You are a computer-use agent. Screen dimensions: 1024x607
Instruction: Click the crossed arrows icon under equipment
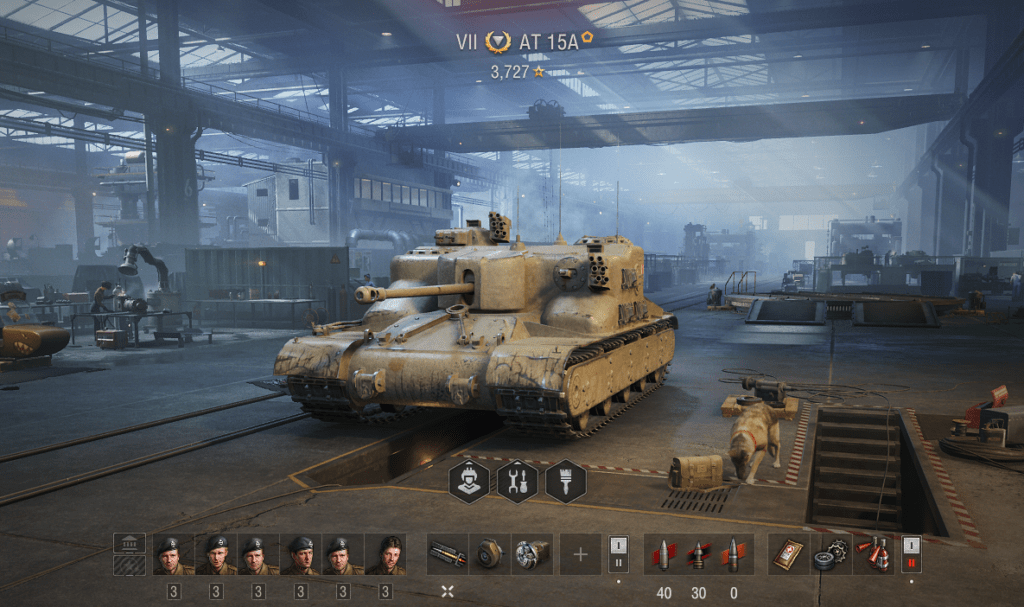(x=447, y=592)
